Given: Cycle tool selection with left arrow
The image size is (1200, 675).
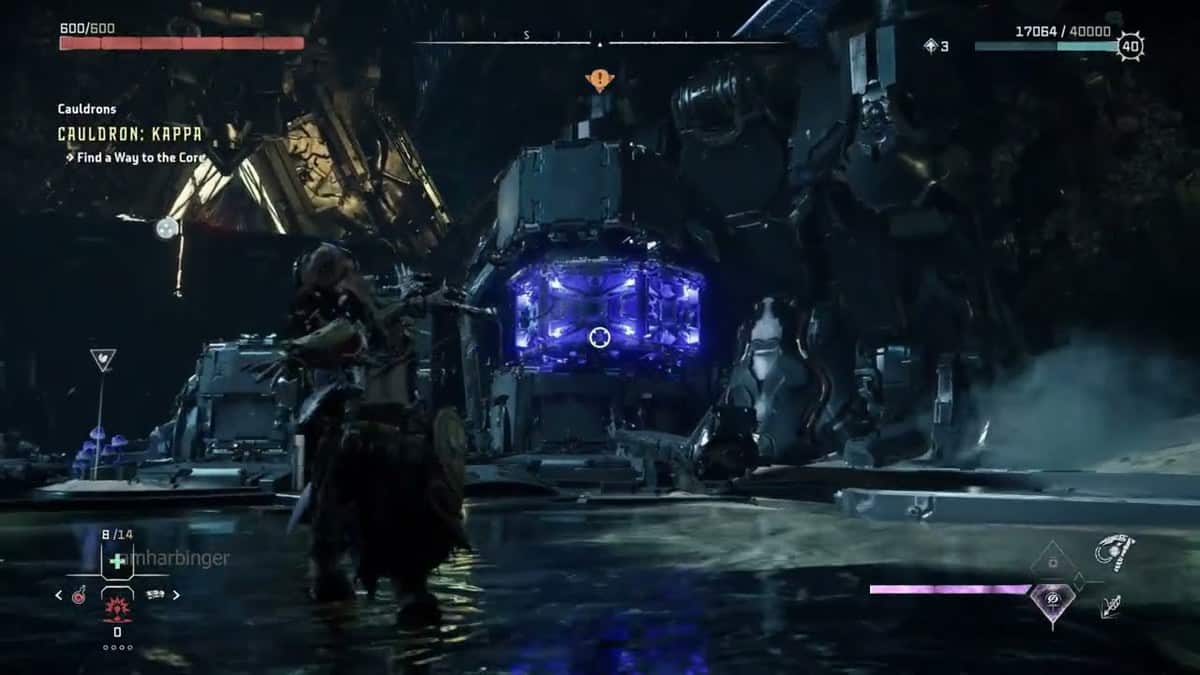Looking at the screenshot, I should (x=58, y=595).
